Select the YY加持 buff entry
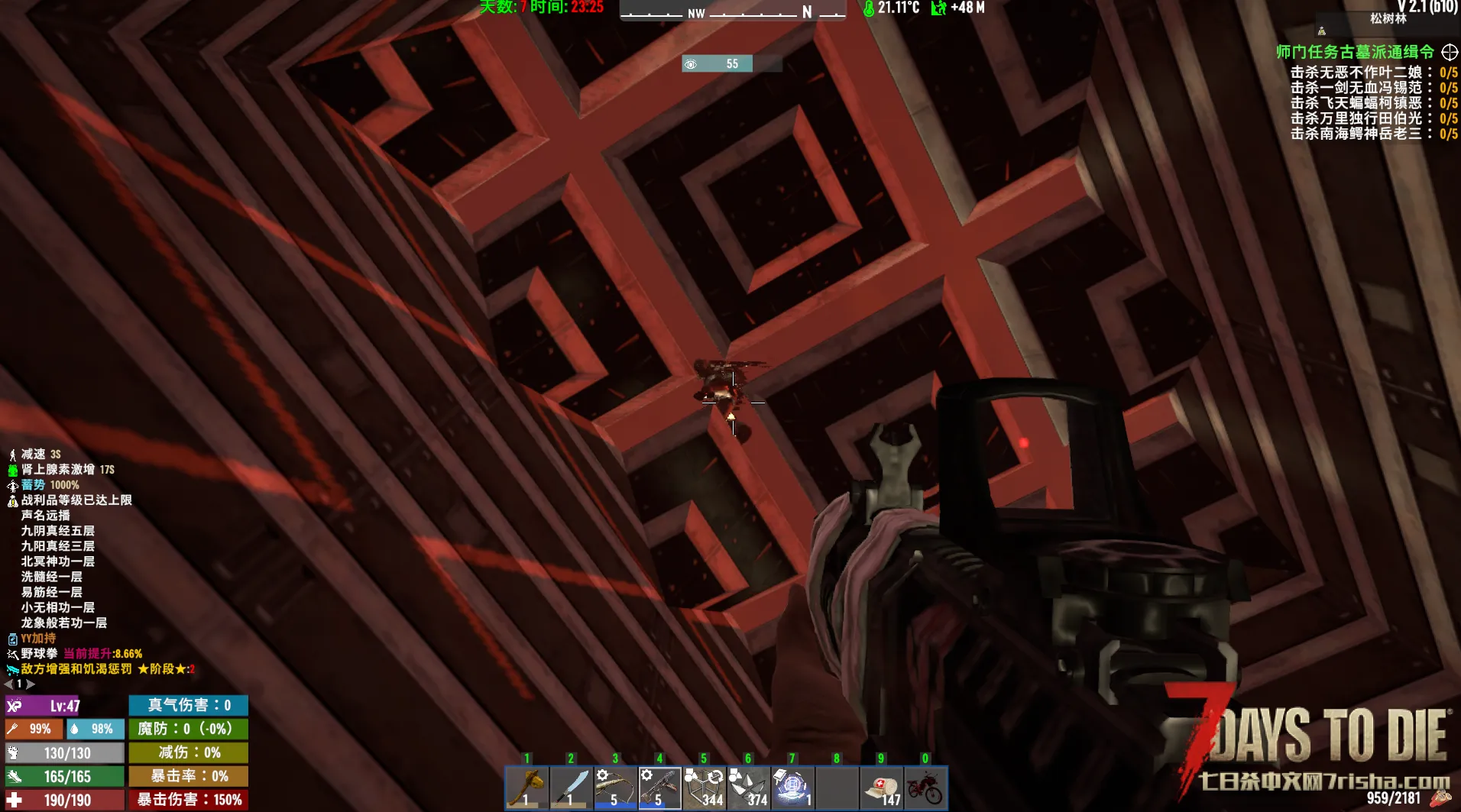 [38, 639]
